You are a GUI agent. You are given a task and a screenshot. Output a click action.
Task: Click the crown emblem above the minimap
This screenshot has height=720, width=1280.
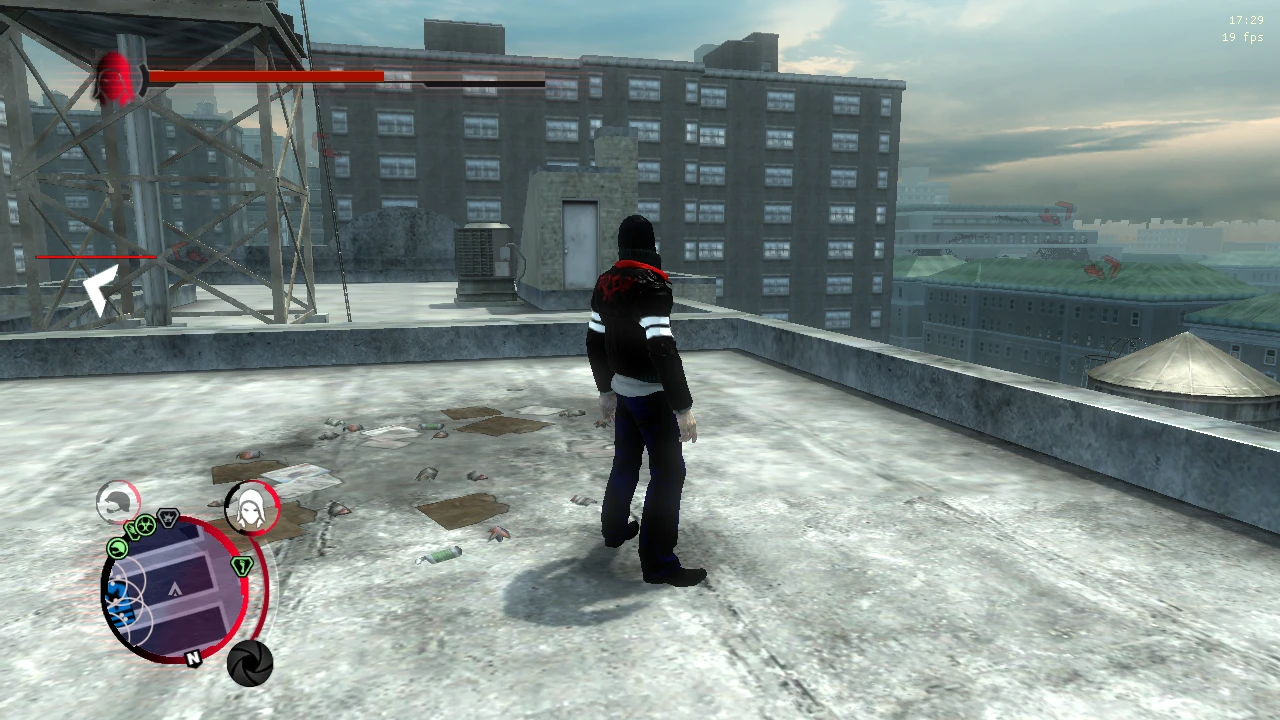pos(168,518)
